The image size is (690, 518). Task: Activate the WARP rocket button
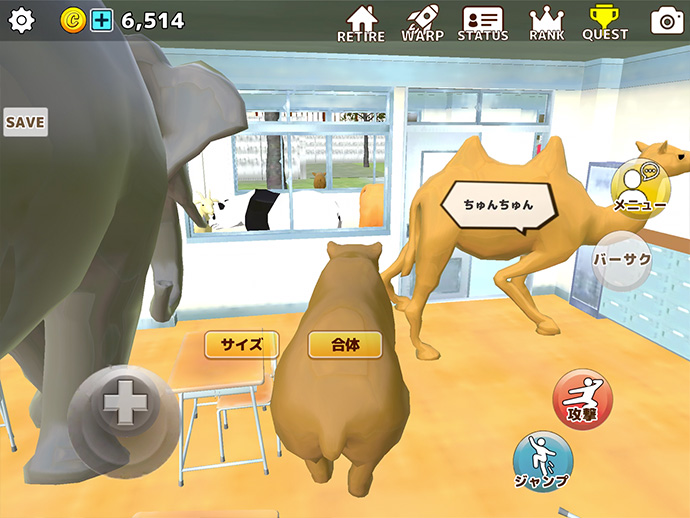(x=423, y=23)
